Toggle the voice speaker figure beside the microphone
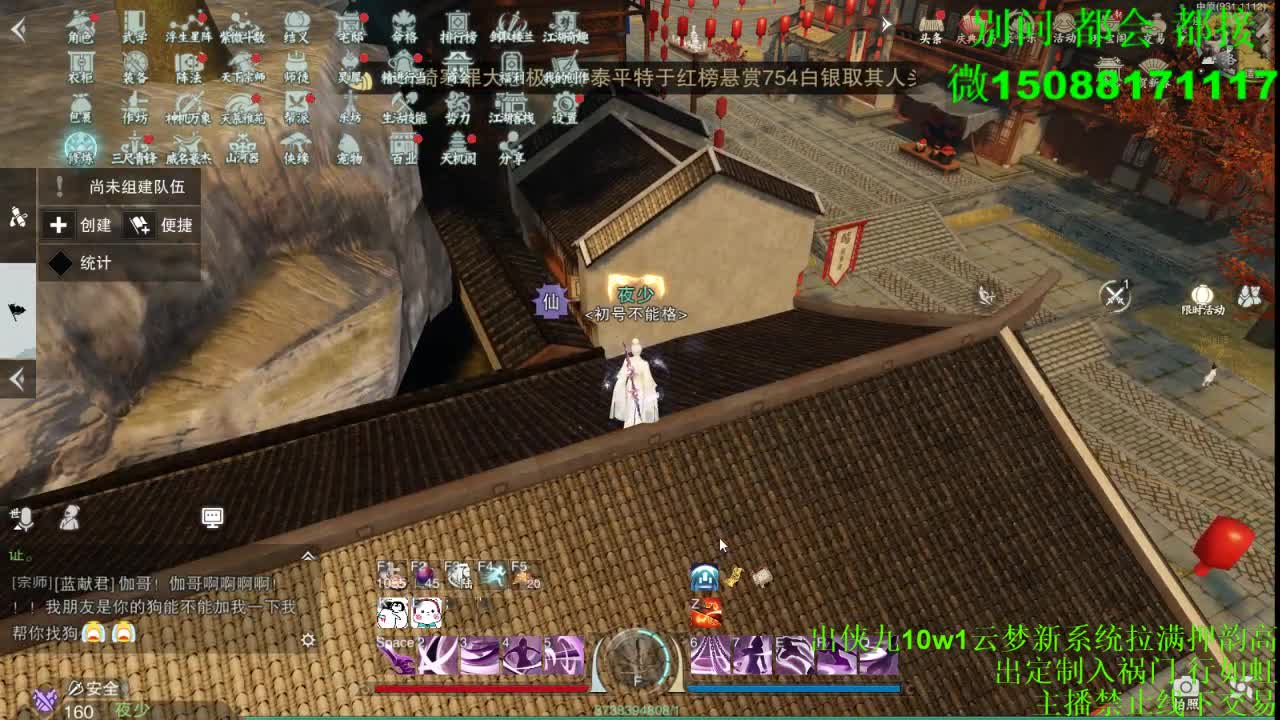Image resolution: width=1280 pixels, height=720 pixels. tap(70, 518)
